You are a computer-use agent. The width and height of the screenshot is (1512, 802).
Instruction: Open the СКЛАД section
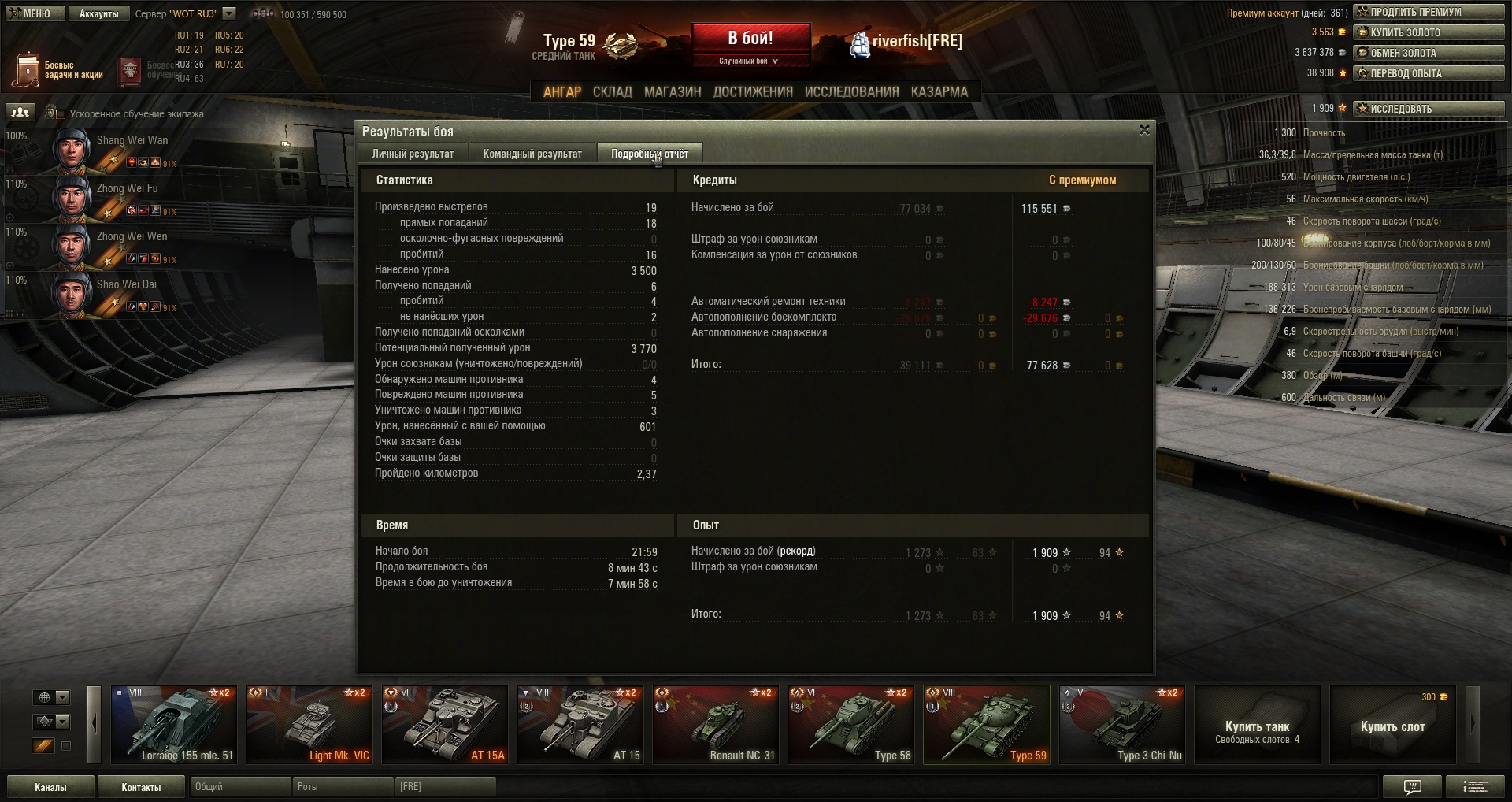pos(612,91)
